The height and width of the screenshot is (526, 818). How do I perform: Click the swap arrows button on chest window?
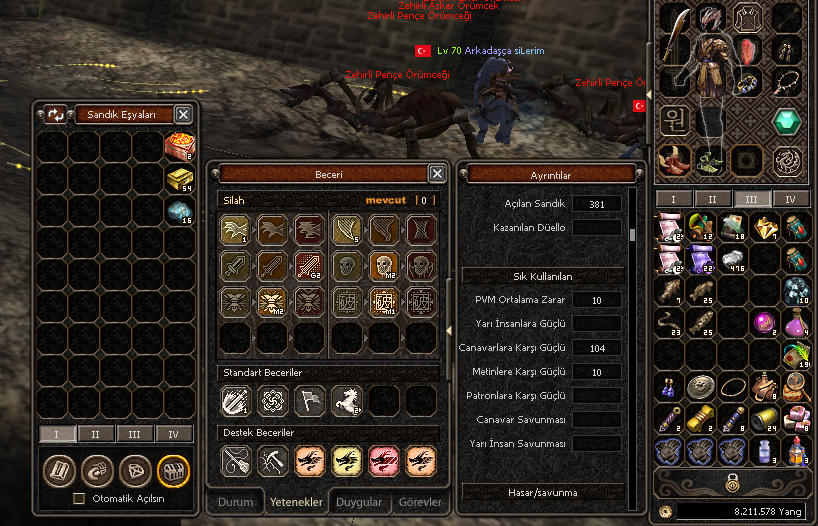55,115
